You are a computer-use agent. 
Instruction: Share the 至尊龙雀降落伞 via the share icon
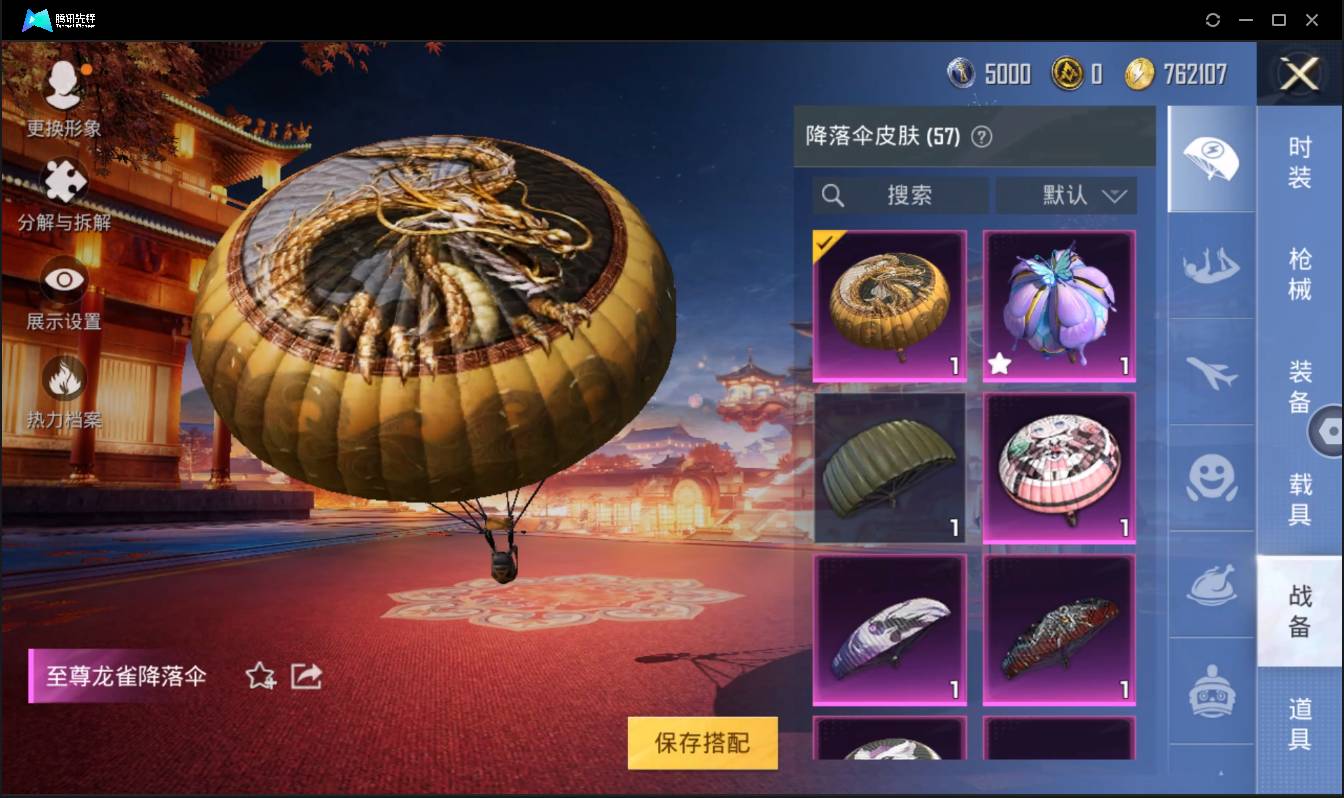coord(306,676)
